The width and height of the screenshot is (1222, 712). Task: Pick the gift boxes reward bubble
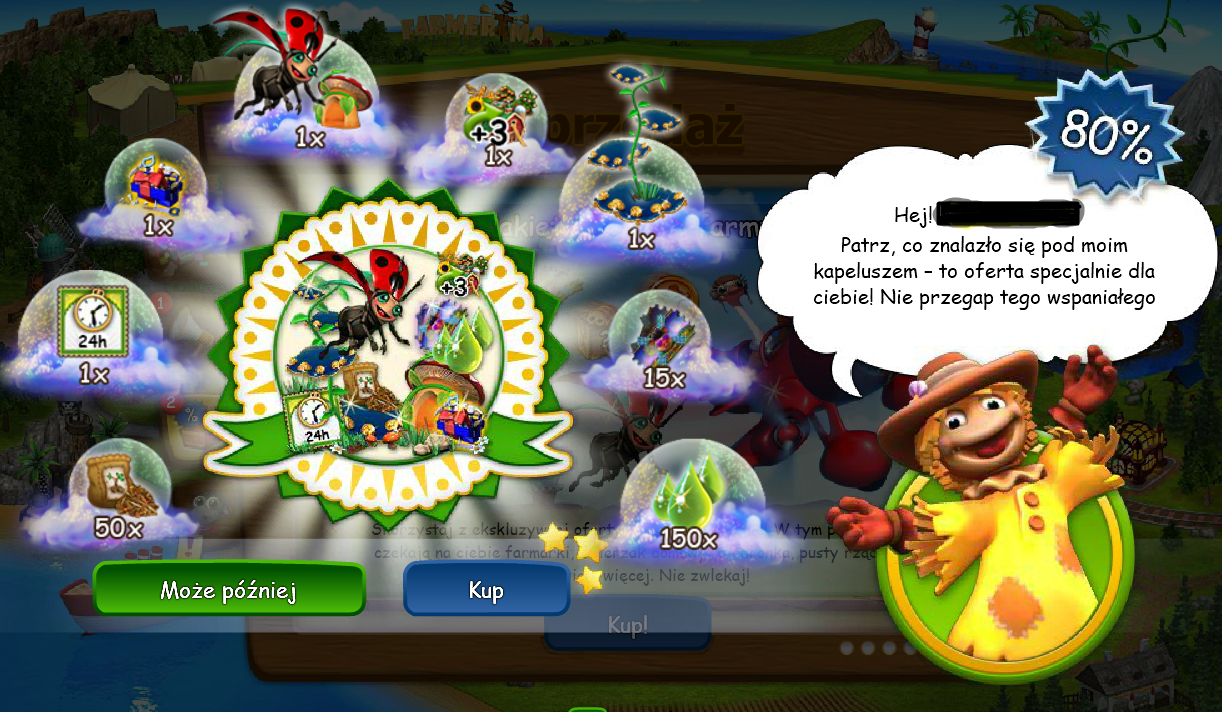[x=156, y=190]
